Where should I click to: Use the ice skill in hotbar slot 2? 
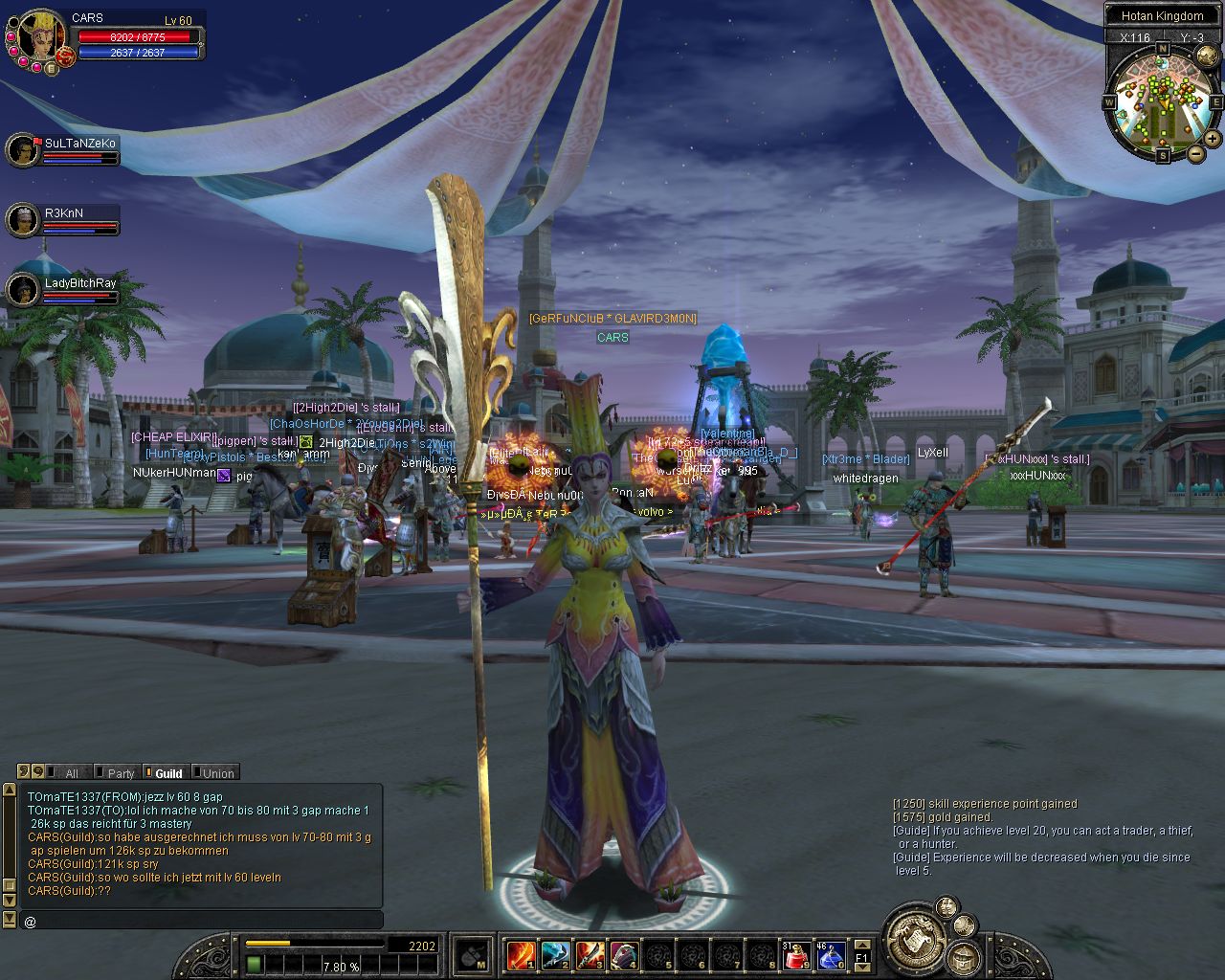click(555, 954)
